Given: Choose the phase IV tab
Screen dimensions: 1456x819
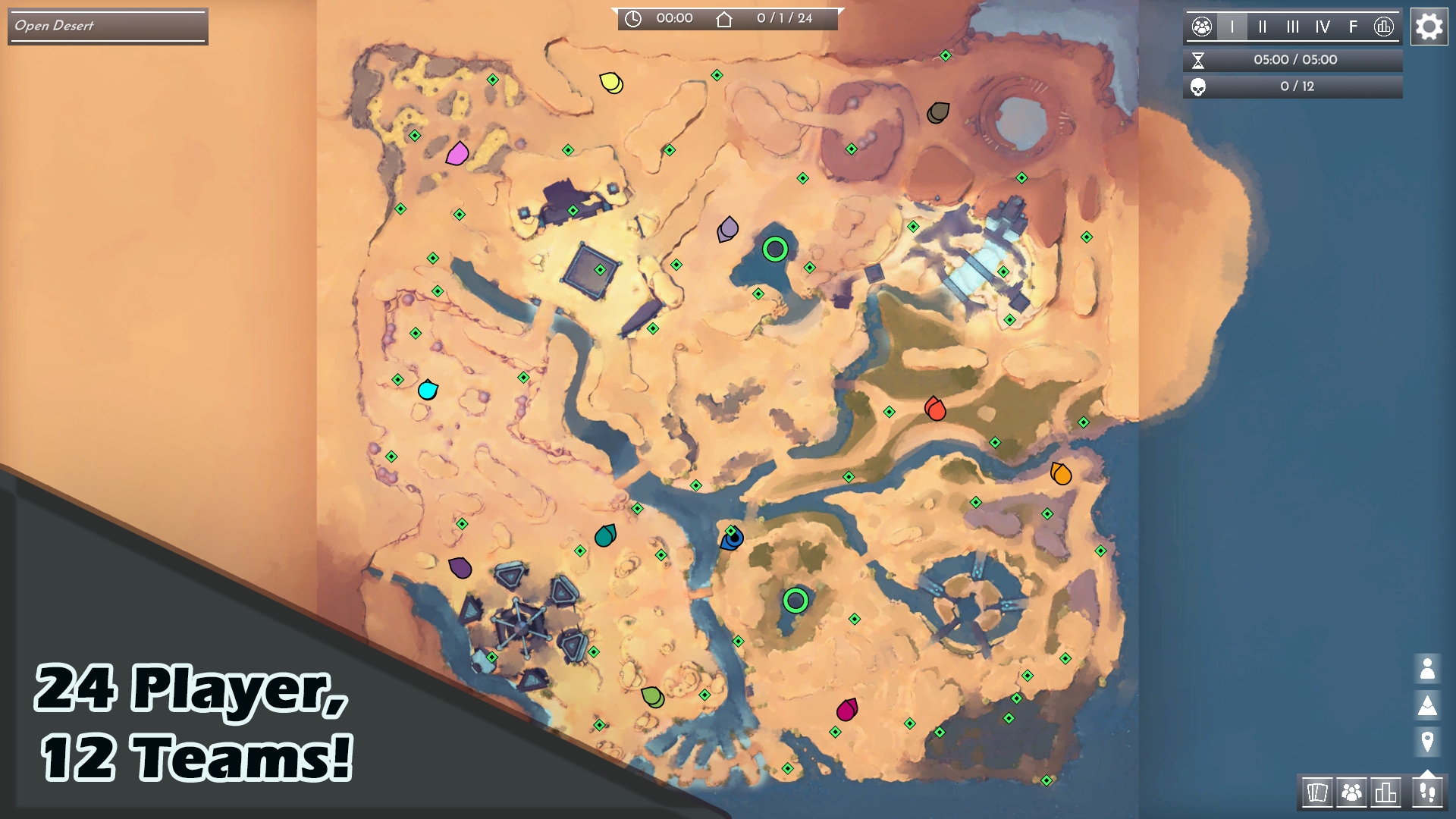Looking at the screenshot, I should (1323, 27).
